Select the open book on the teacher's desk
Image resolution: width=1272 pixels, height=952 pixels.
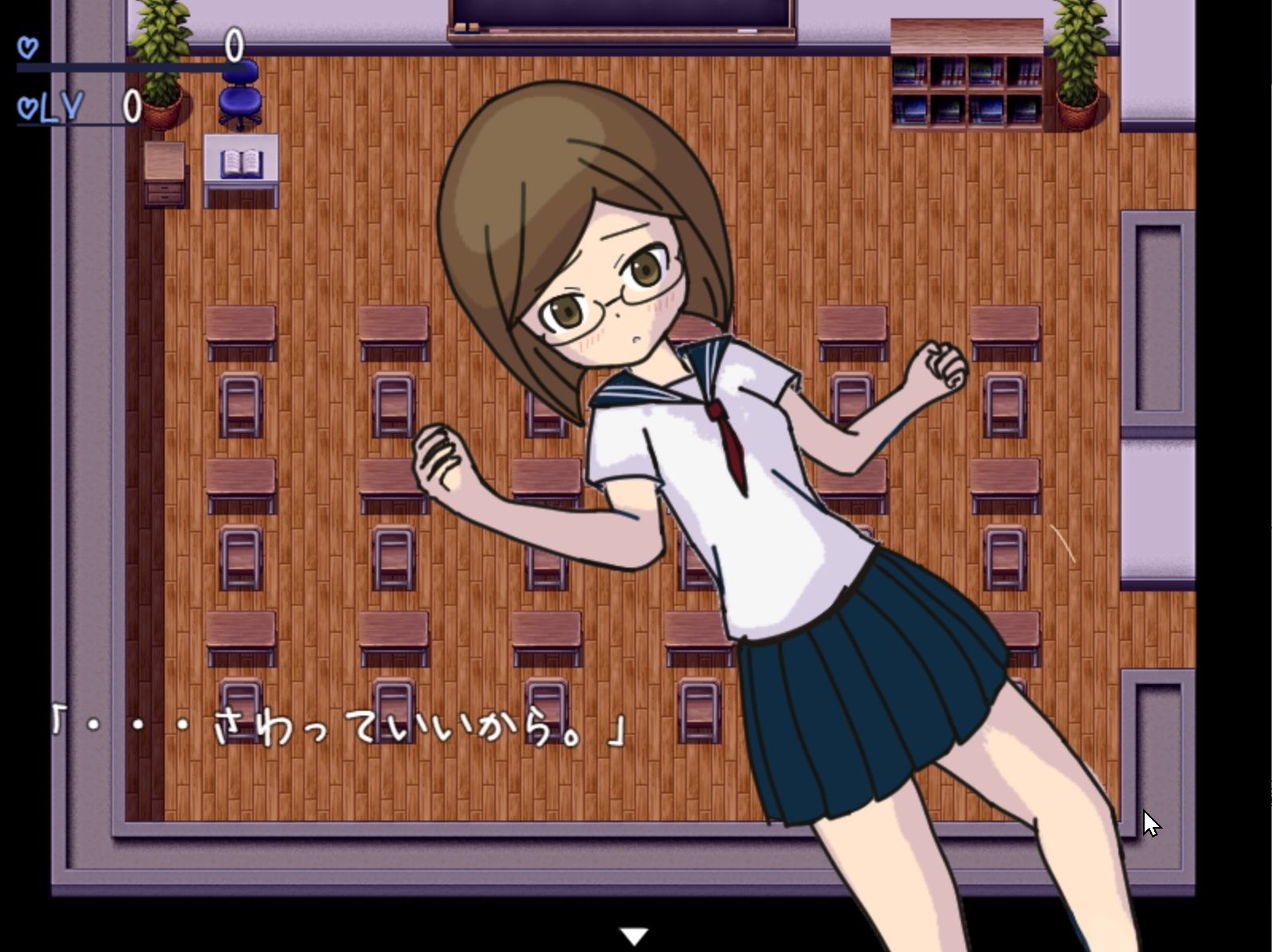(x=240, y=163)
